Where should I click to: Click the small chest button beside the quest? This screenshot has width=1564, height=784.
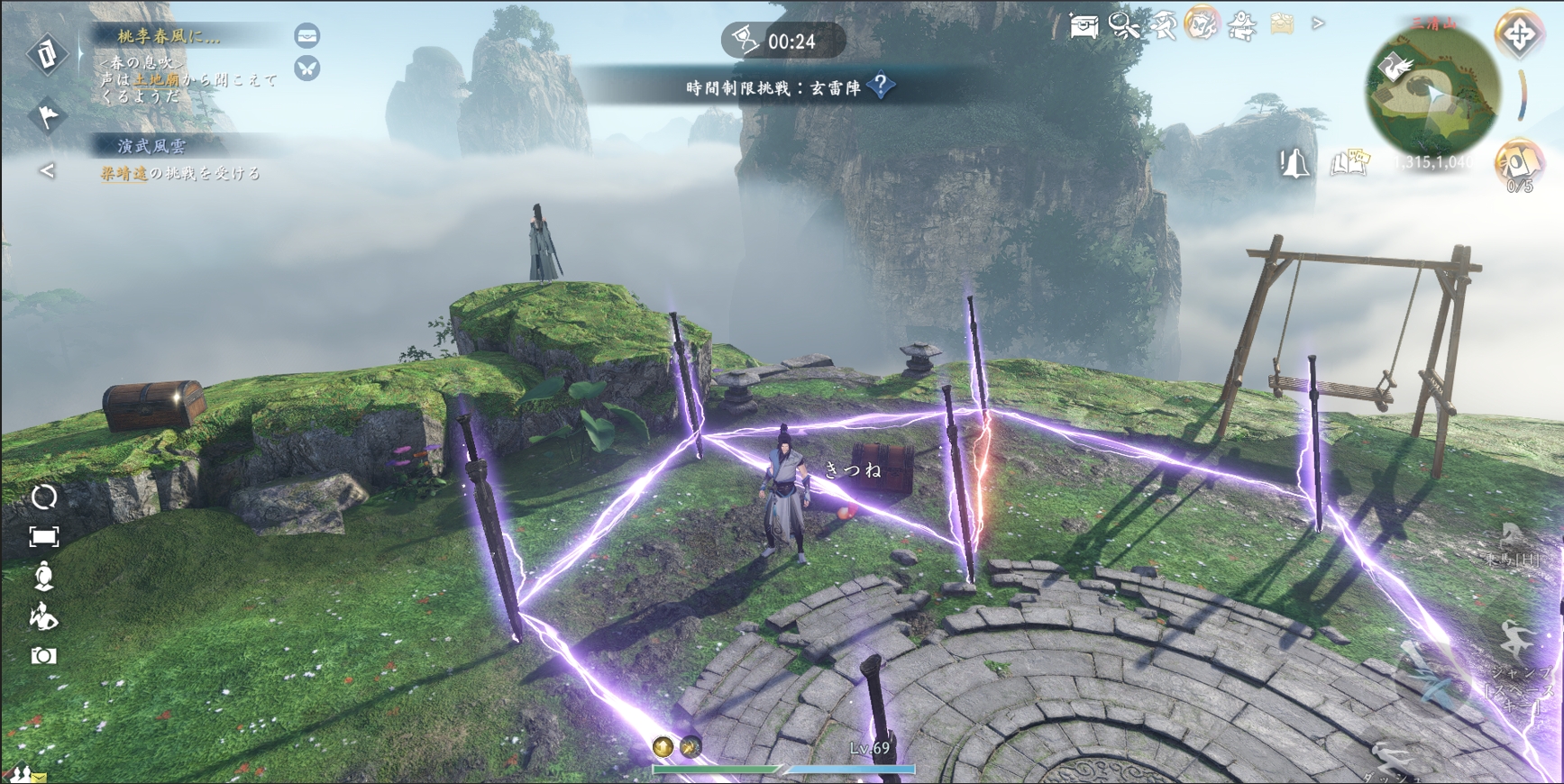click(307, 36)
